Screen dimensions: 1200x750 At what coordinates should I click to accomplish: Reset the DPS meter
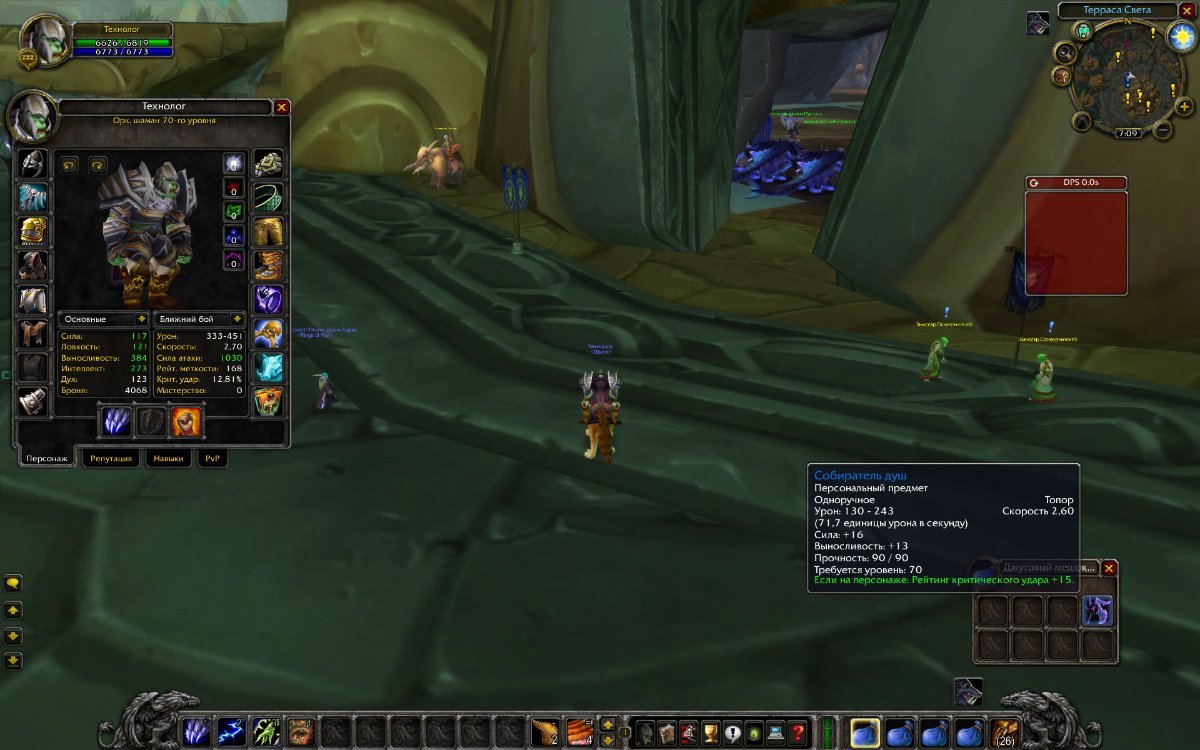click(x=1036, y=183)
